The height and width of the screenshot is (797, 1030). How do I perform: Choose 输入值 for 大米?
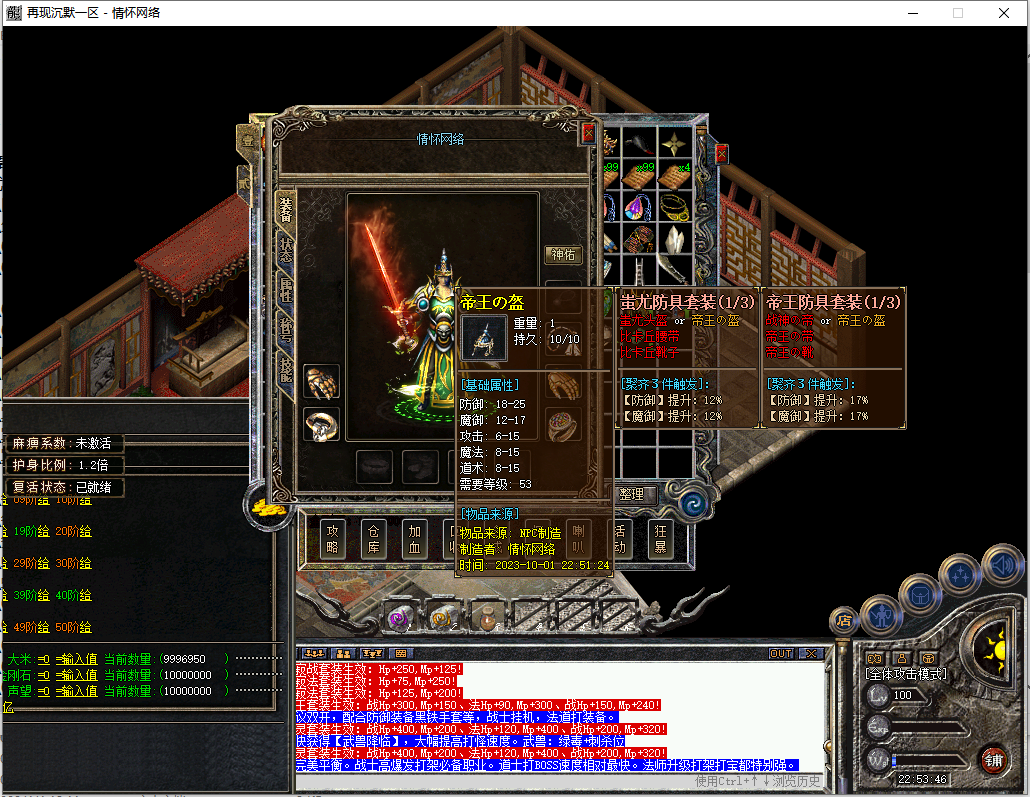(76, 659)
